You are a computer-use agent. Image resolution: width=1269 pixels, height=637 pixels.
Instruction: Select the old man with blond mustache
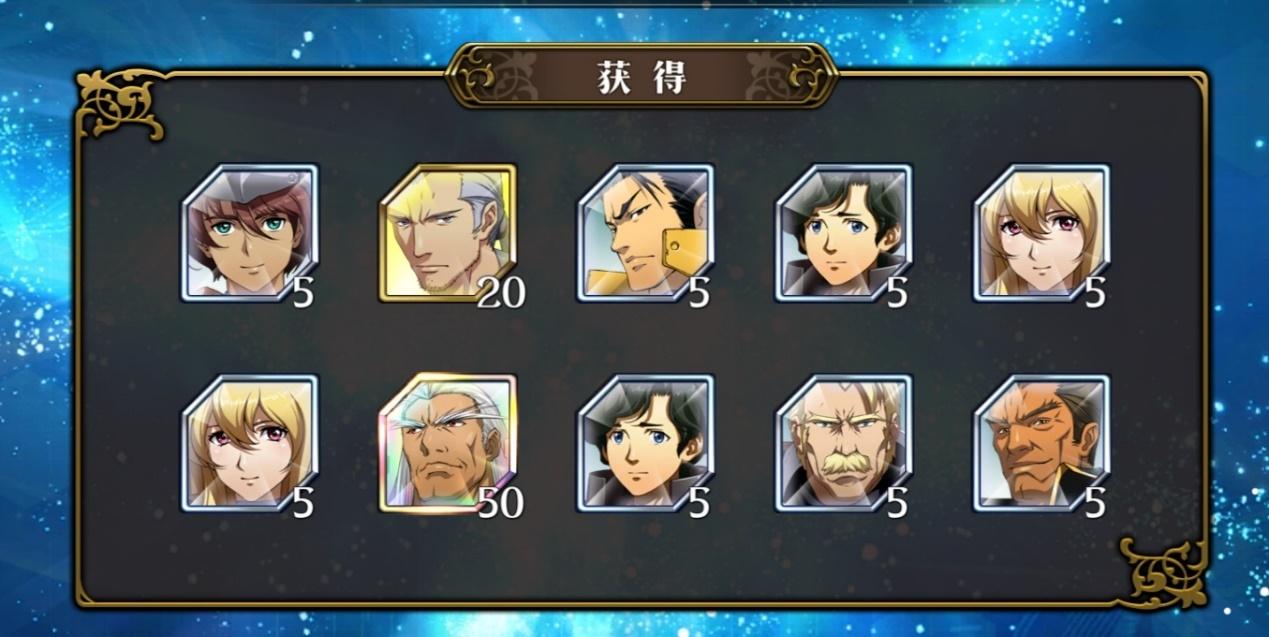tap(843, 443)
